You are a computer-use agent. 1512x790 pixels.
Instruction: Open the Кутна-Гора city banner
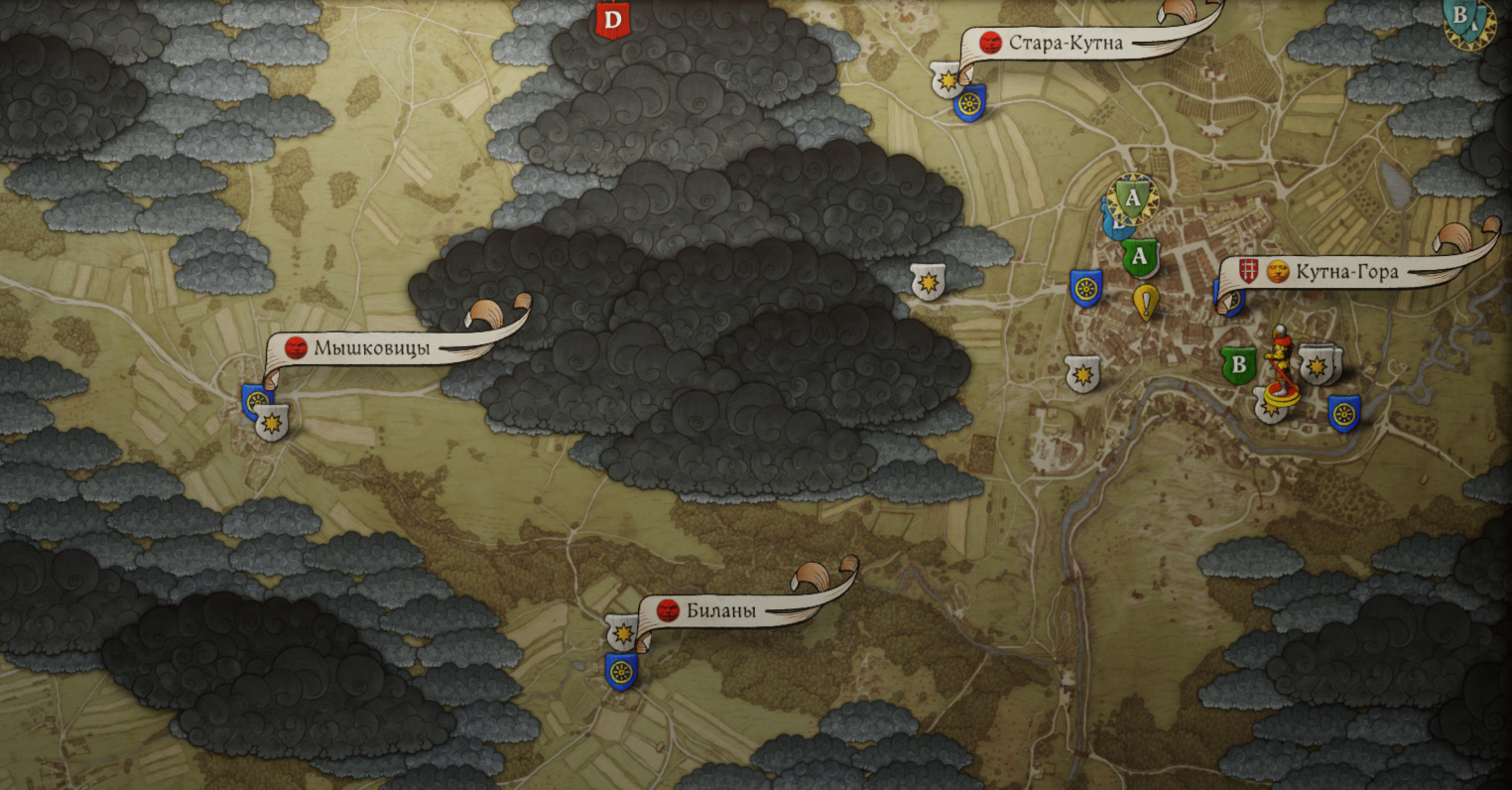point(1346,271)
